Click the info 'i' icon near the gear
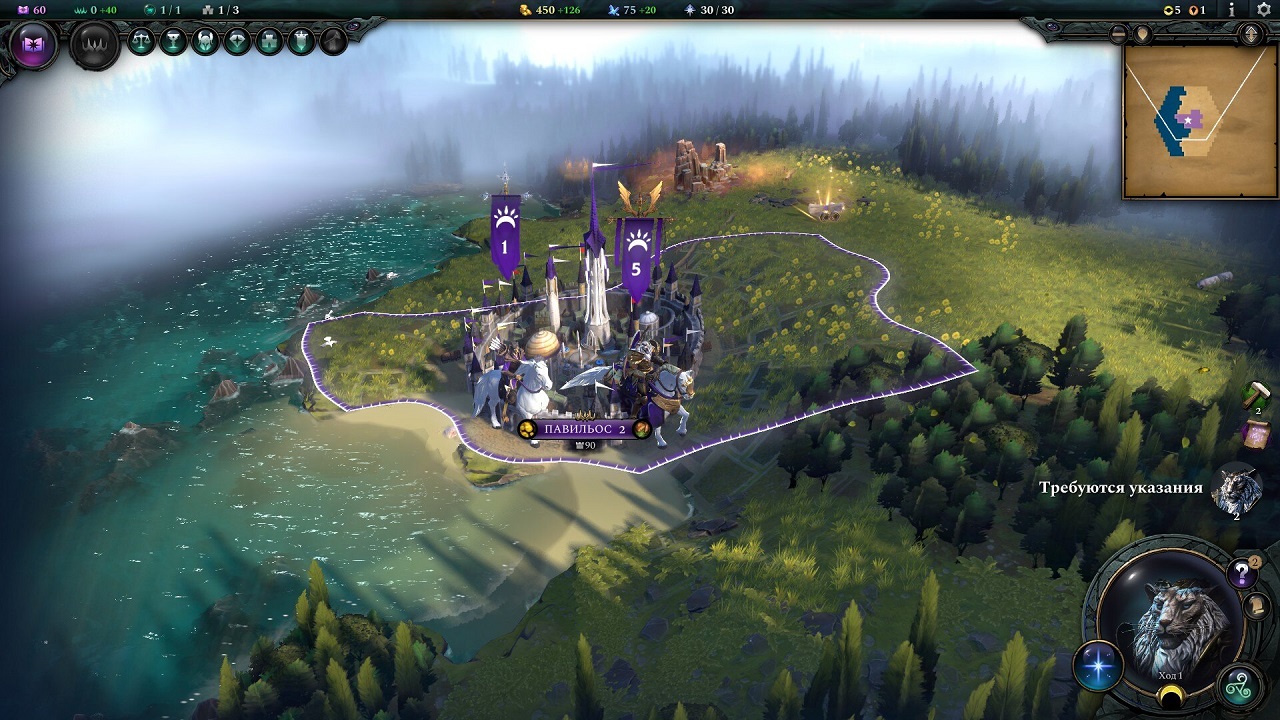Screen dimensions: 1280x720 click(1231, 10)
